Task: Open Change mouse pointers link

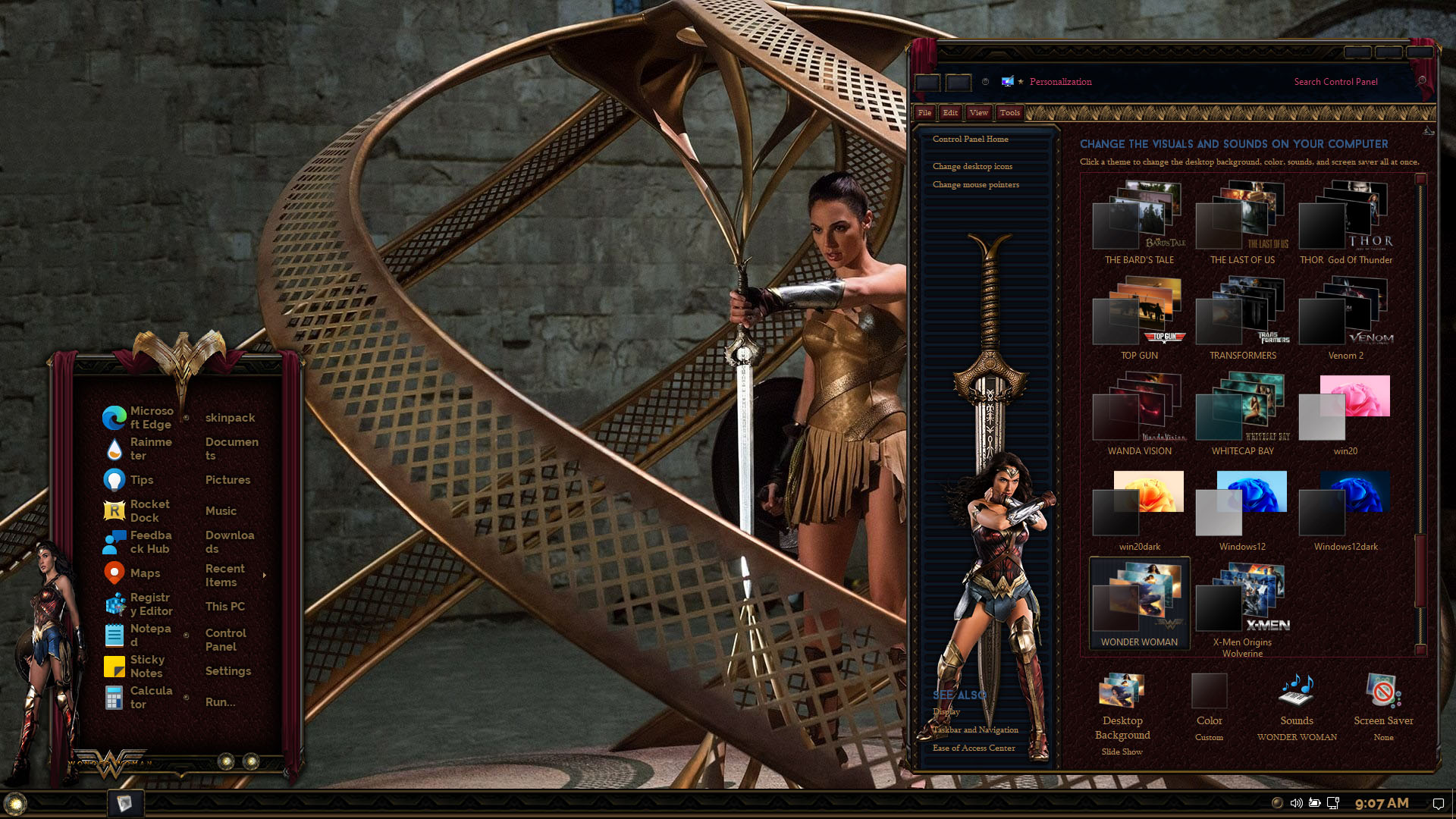Action: (x=975, y=184)
